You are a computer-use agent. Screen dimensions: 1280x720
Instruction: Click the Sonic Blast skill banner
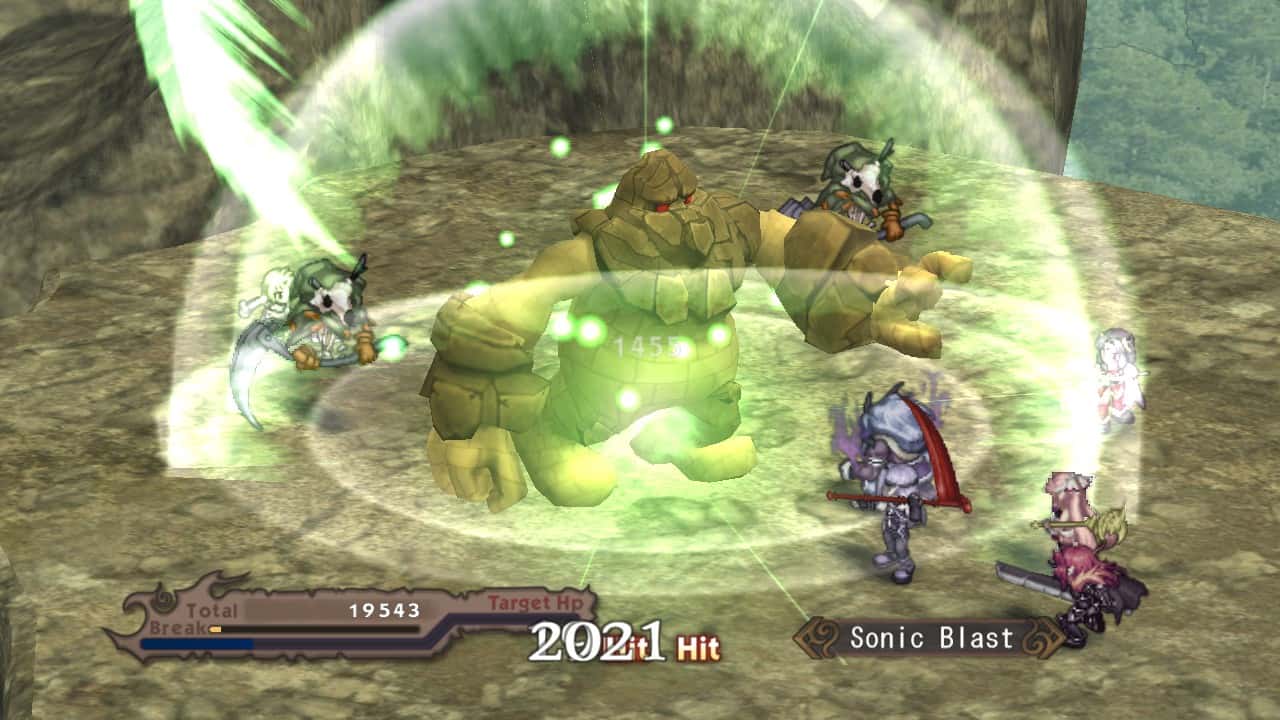coord(930,638)
